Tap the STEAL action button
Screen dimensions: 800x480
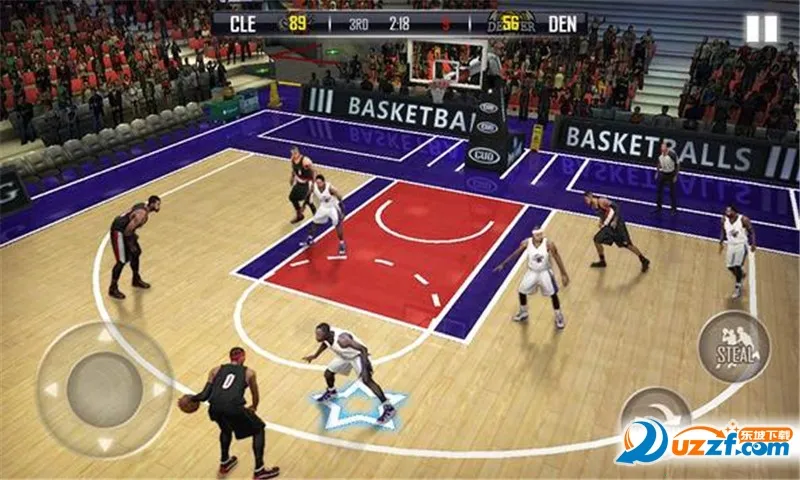734,346
